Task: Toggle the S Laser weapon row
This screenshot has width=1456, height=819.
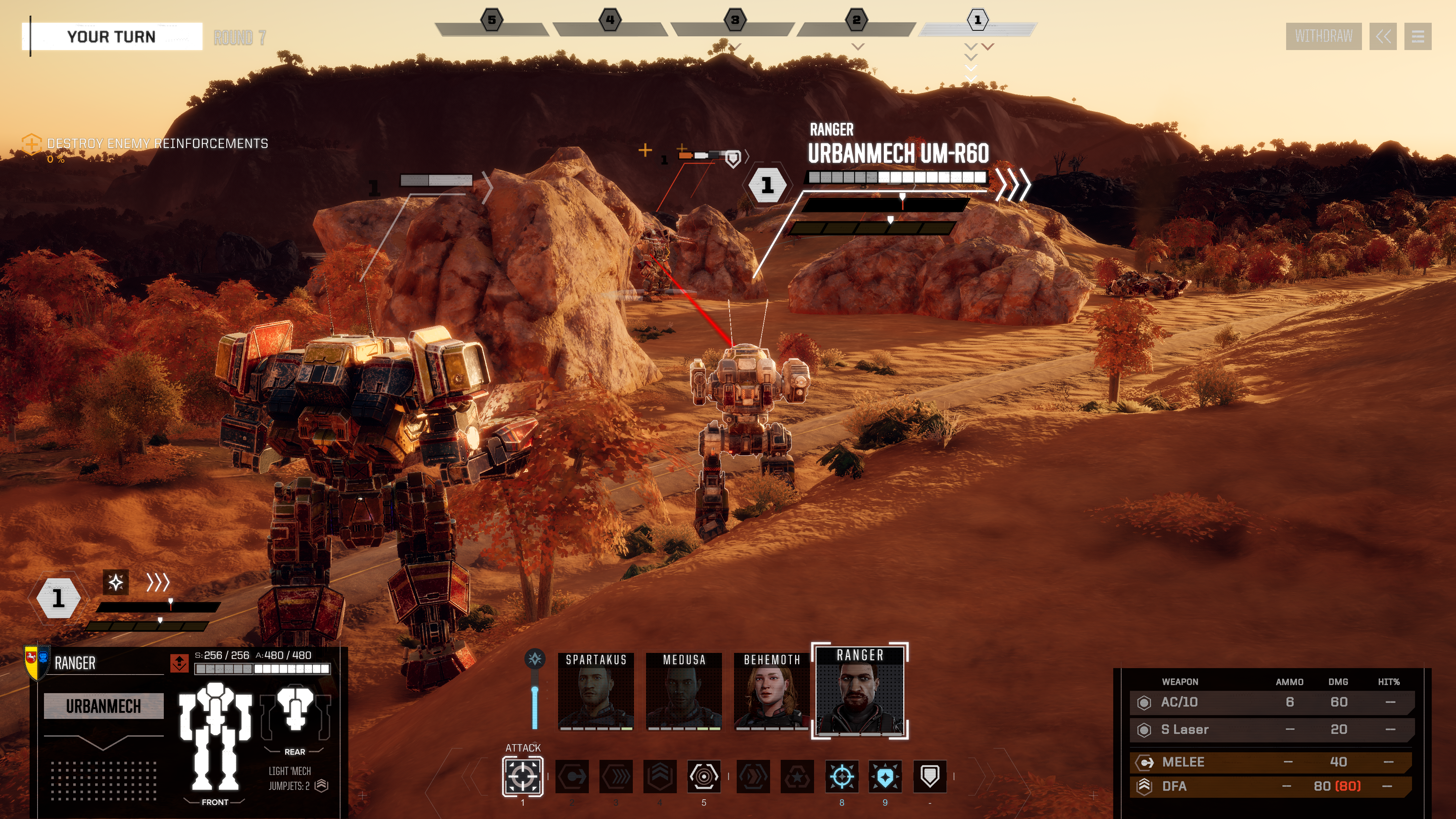Action: point(1272,730)
